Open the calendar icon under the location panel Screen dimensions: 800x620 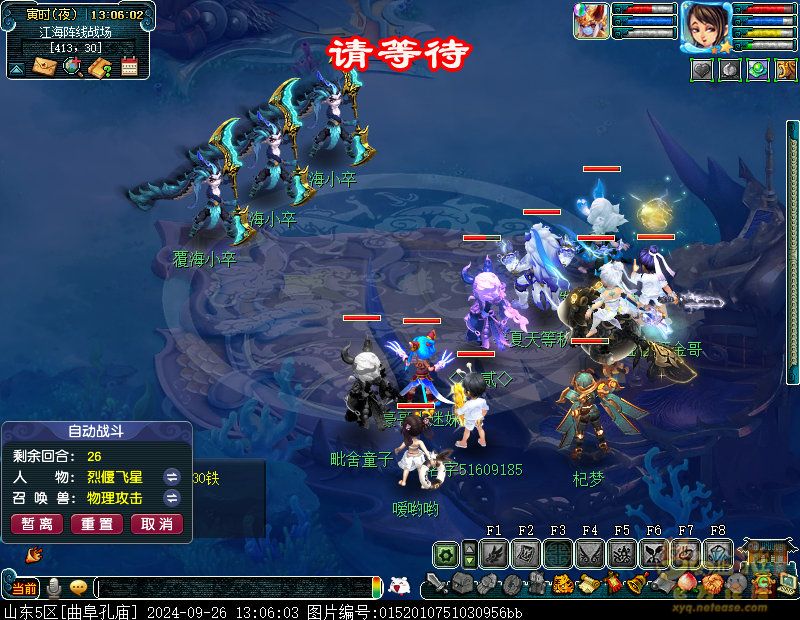tap(128, 67)
